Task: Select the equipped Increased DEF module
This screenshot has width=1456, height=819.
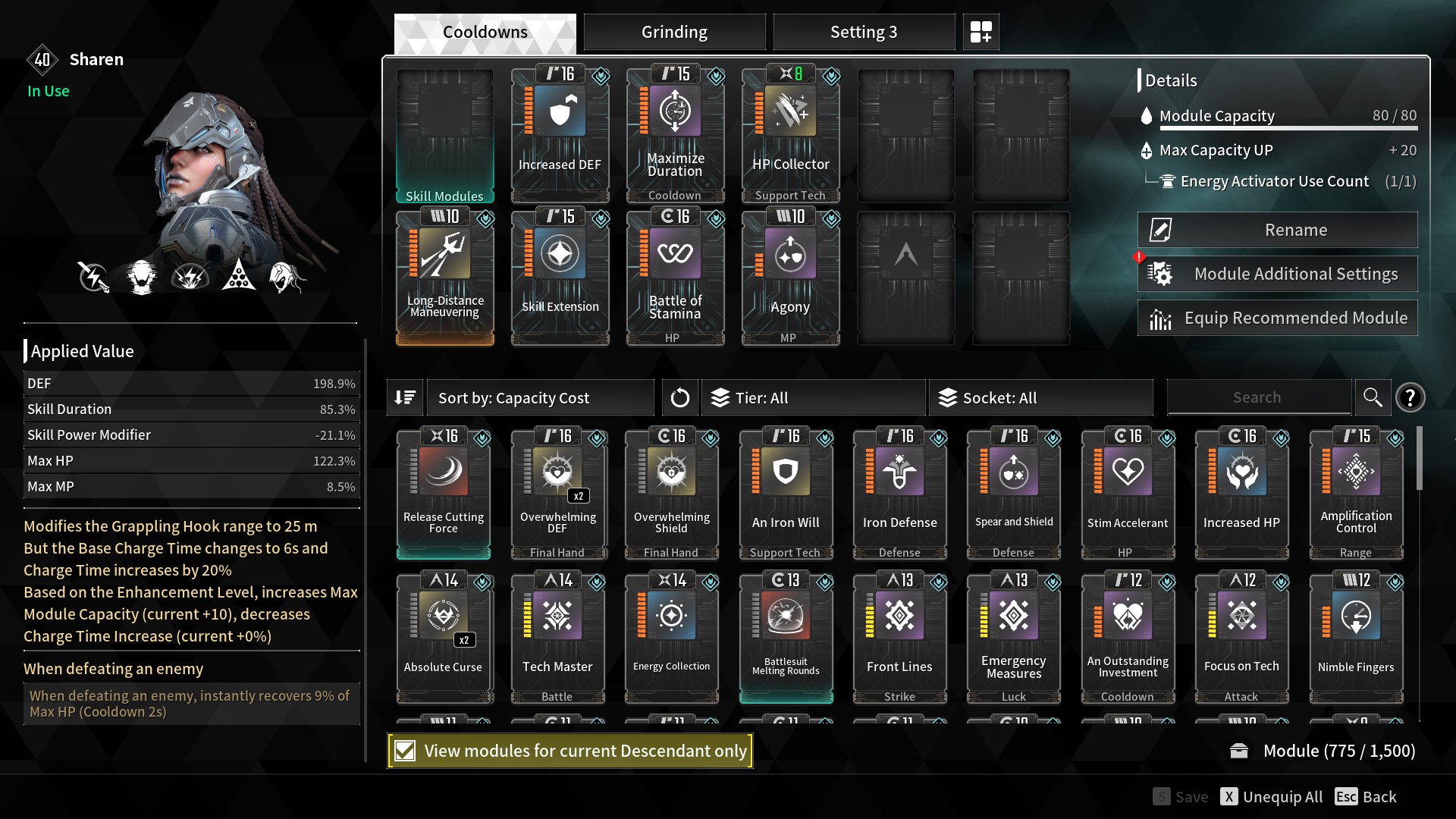Action: [560, 135]
